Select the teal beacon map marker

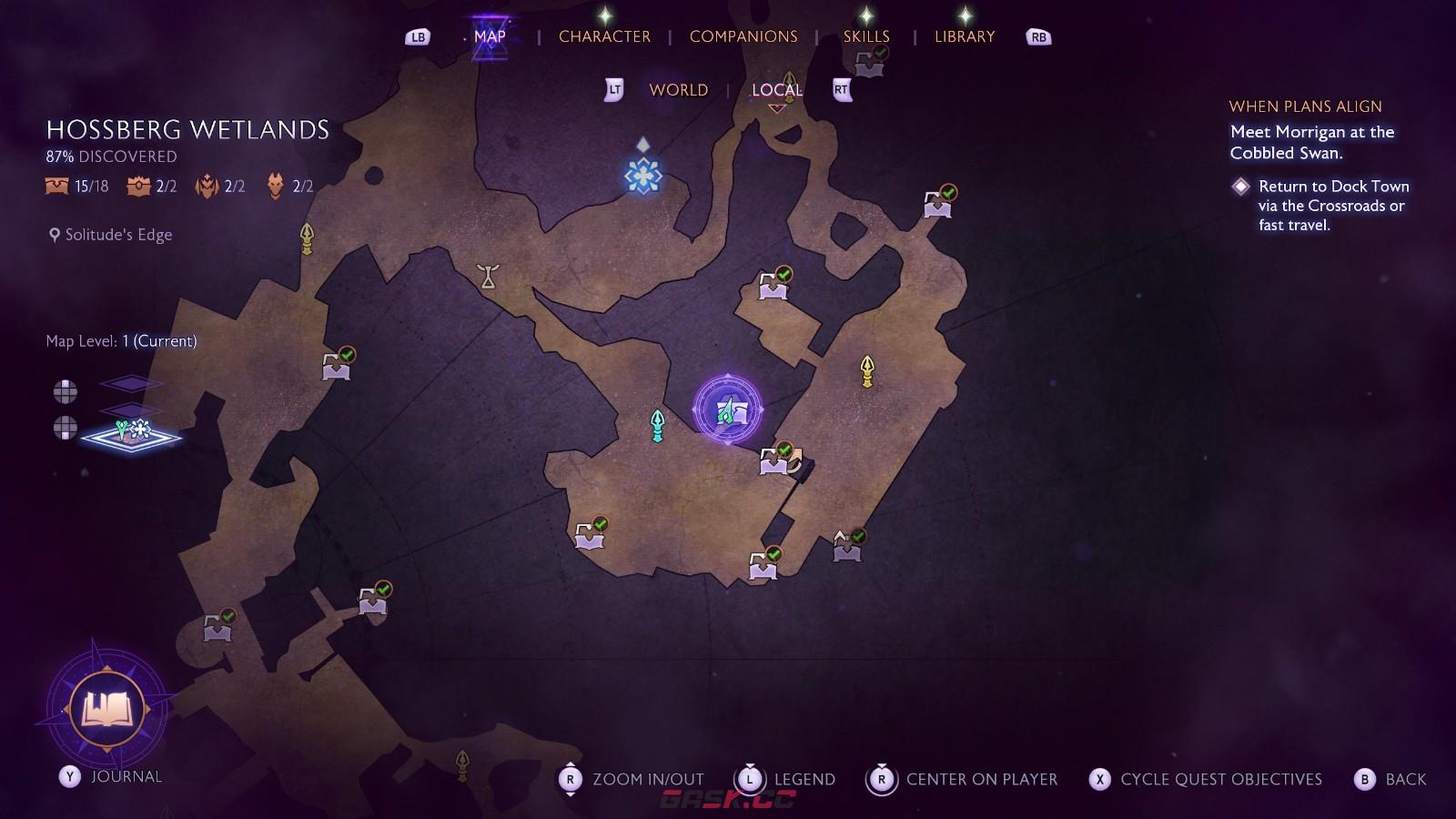pos(657,425)
